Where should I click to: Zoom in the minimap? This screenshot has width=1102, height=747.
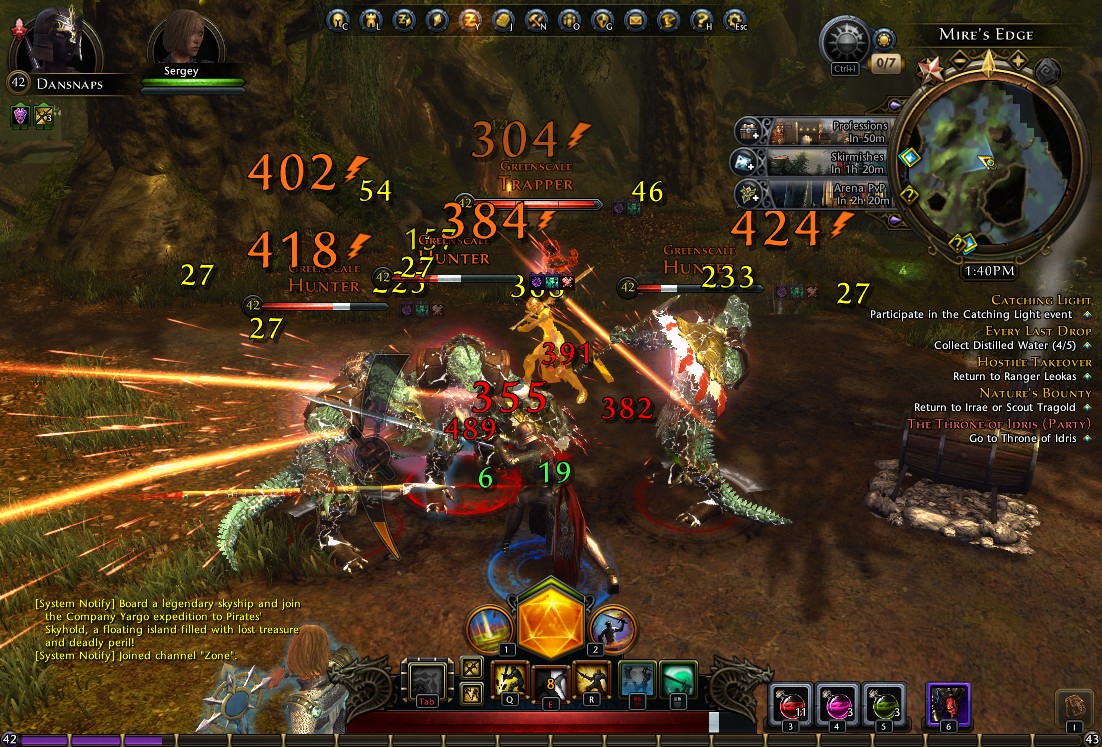[x=1020, y=61]
